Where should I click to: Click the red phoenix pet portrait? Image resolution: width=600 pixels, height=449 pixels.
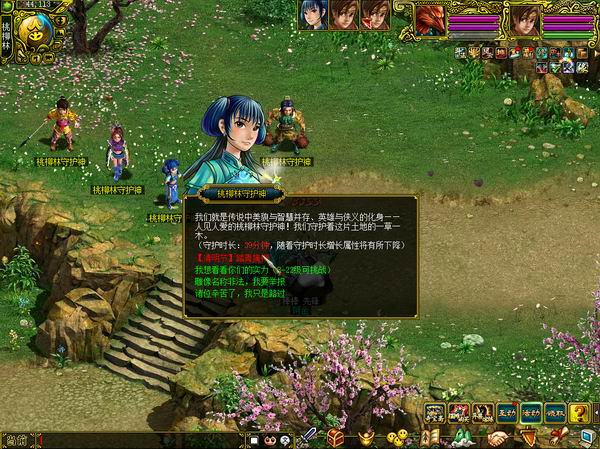click(x=431, y=18)
